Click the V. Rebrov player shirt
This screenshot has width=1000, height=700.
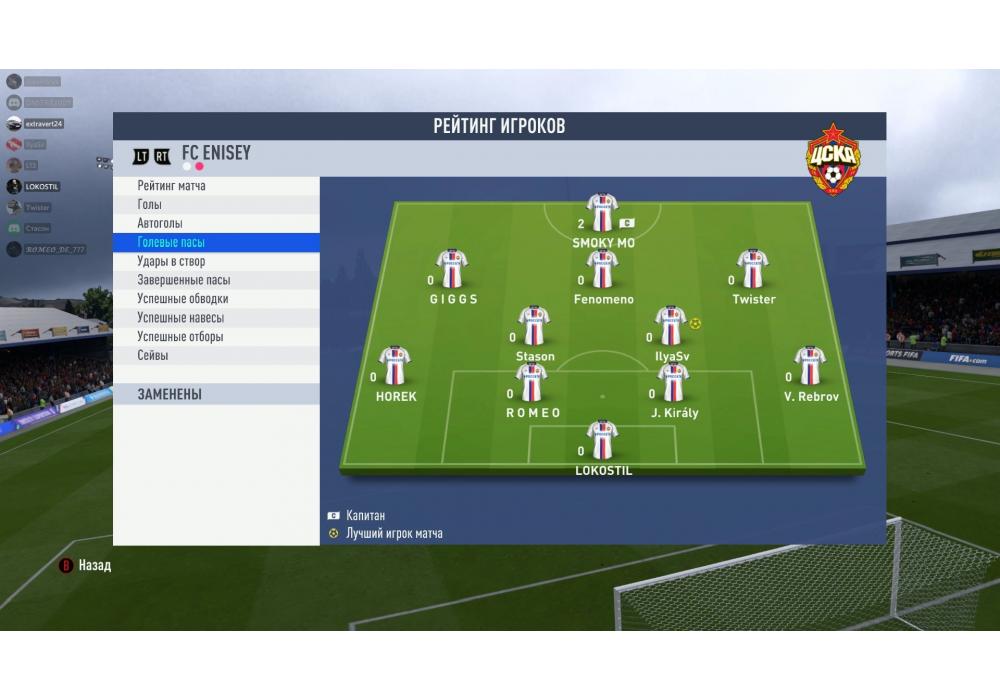tap(810, 367)
